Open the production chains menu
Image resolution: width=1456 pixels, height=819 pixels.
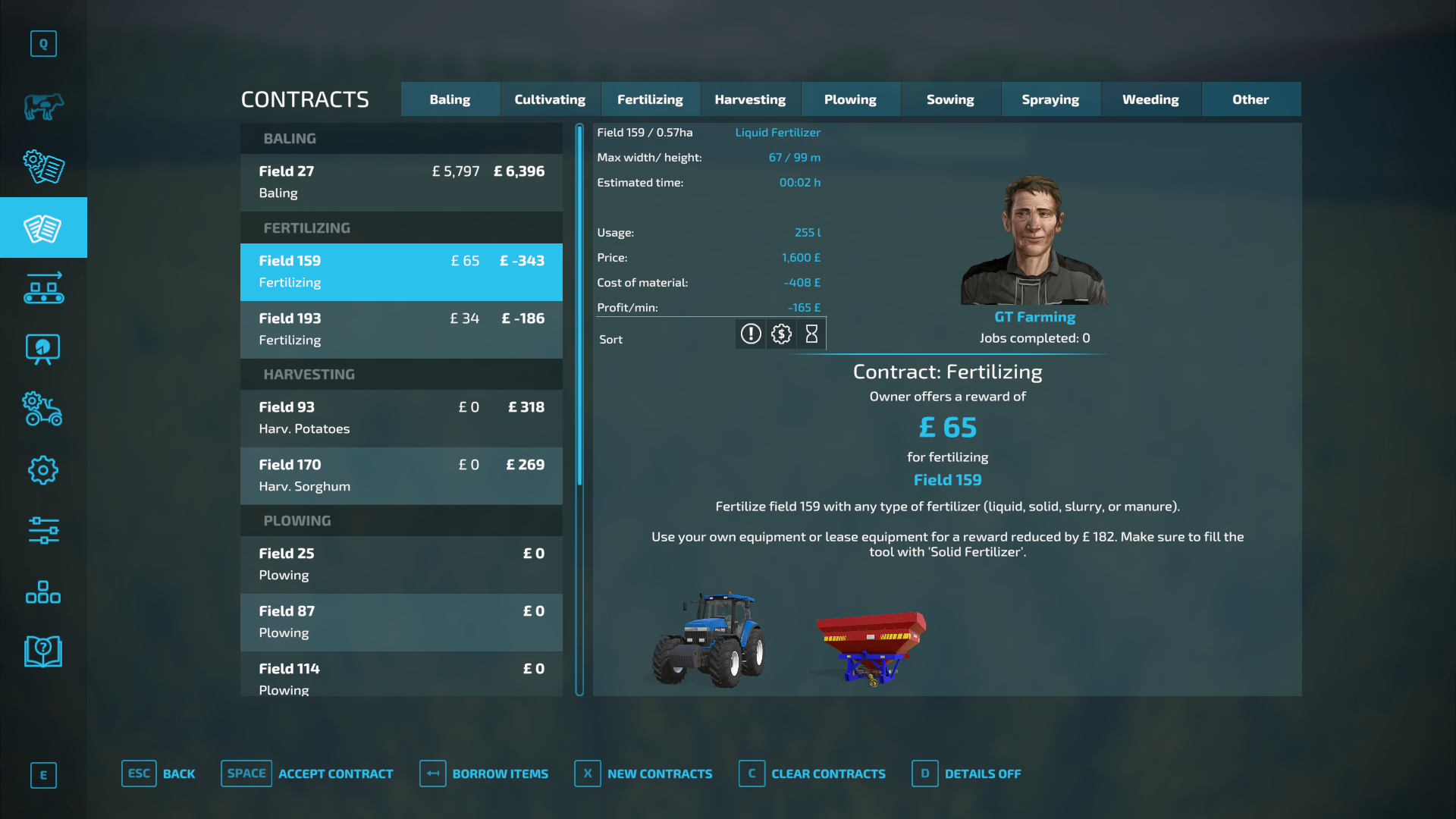tap(43, 288)
